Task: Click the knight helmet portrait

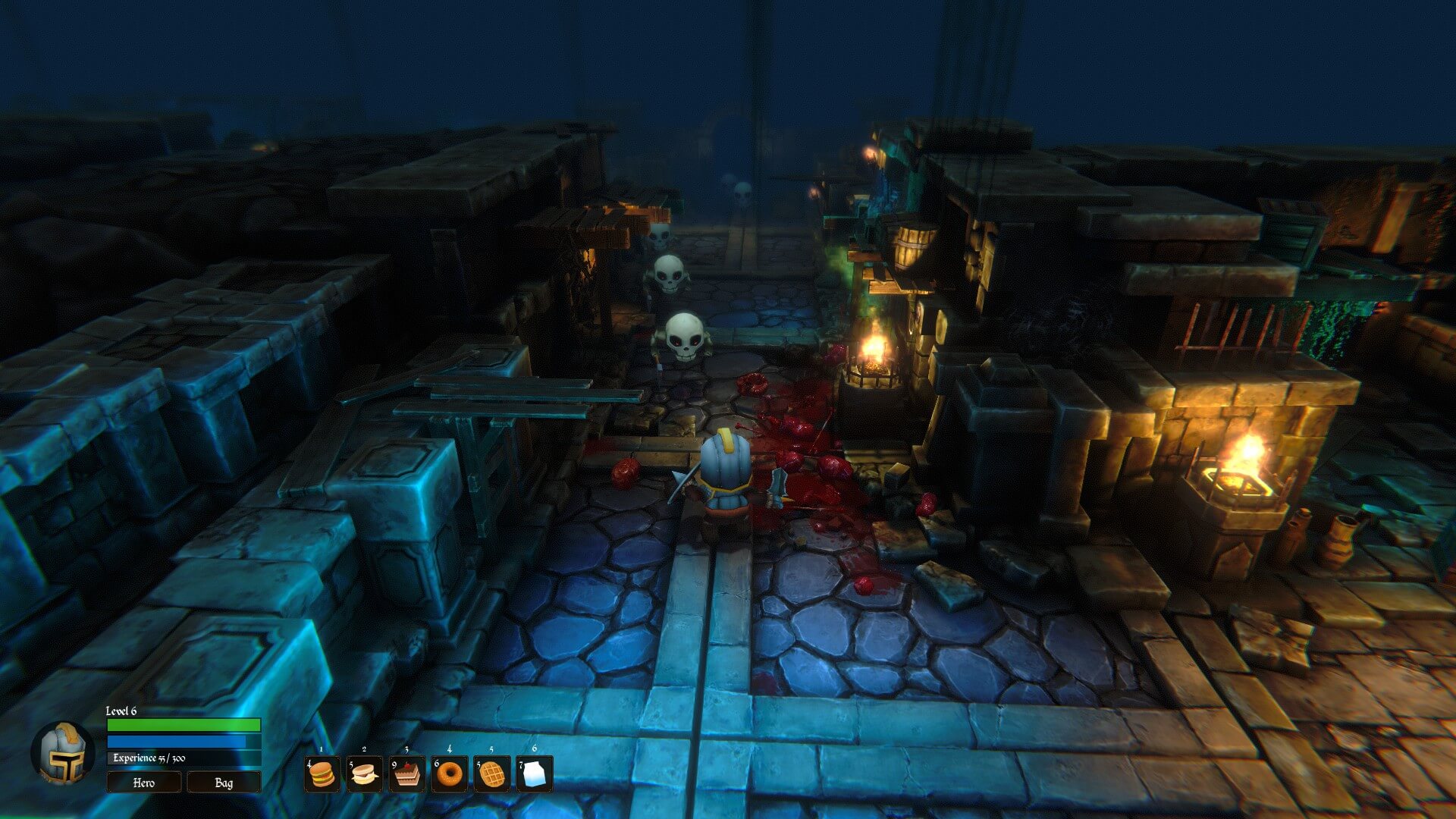Action: pos(63,753)
